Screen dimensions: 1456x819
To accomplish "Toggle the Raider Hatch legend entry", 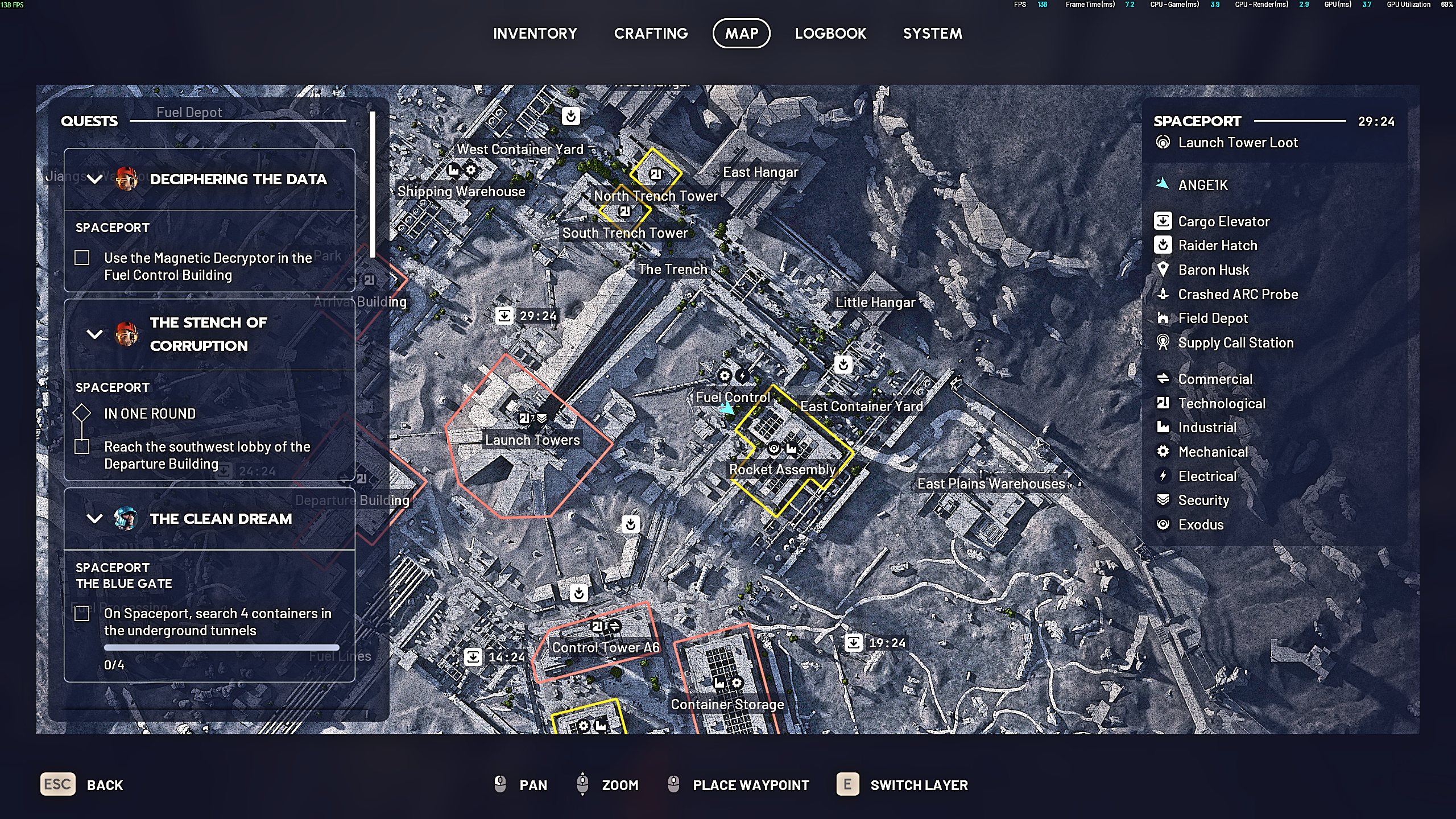I will [x=1217, y=245].
